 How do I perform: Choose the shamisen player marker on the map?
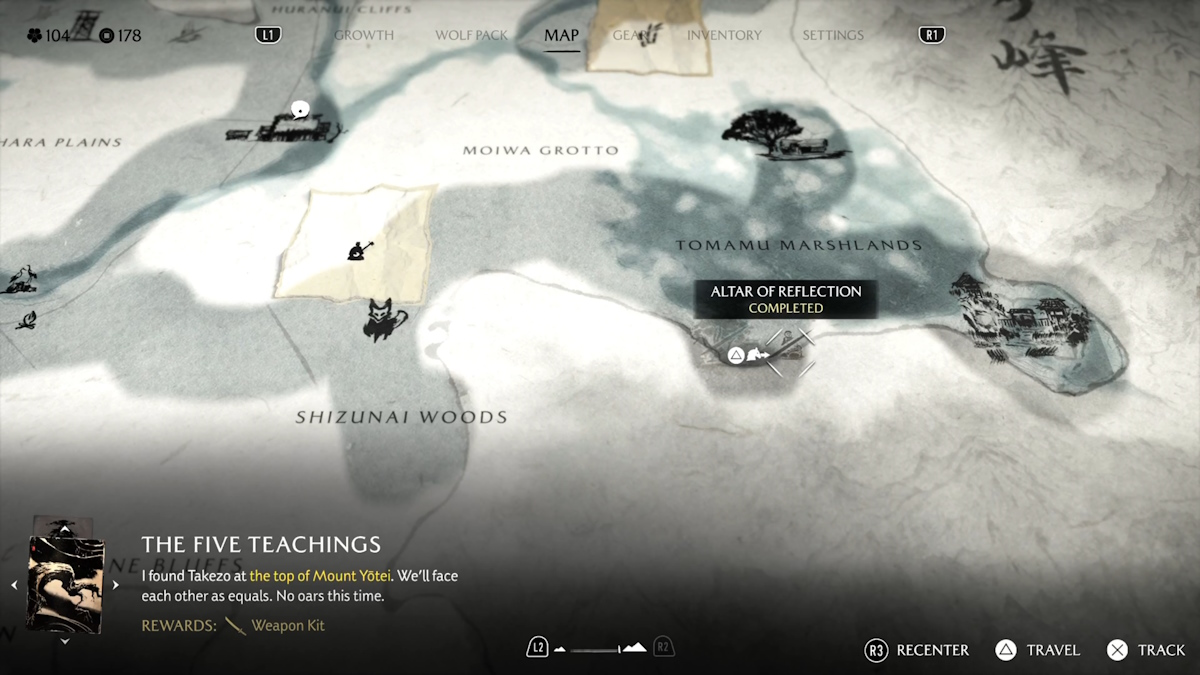click(358, 249)
